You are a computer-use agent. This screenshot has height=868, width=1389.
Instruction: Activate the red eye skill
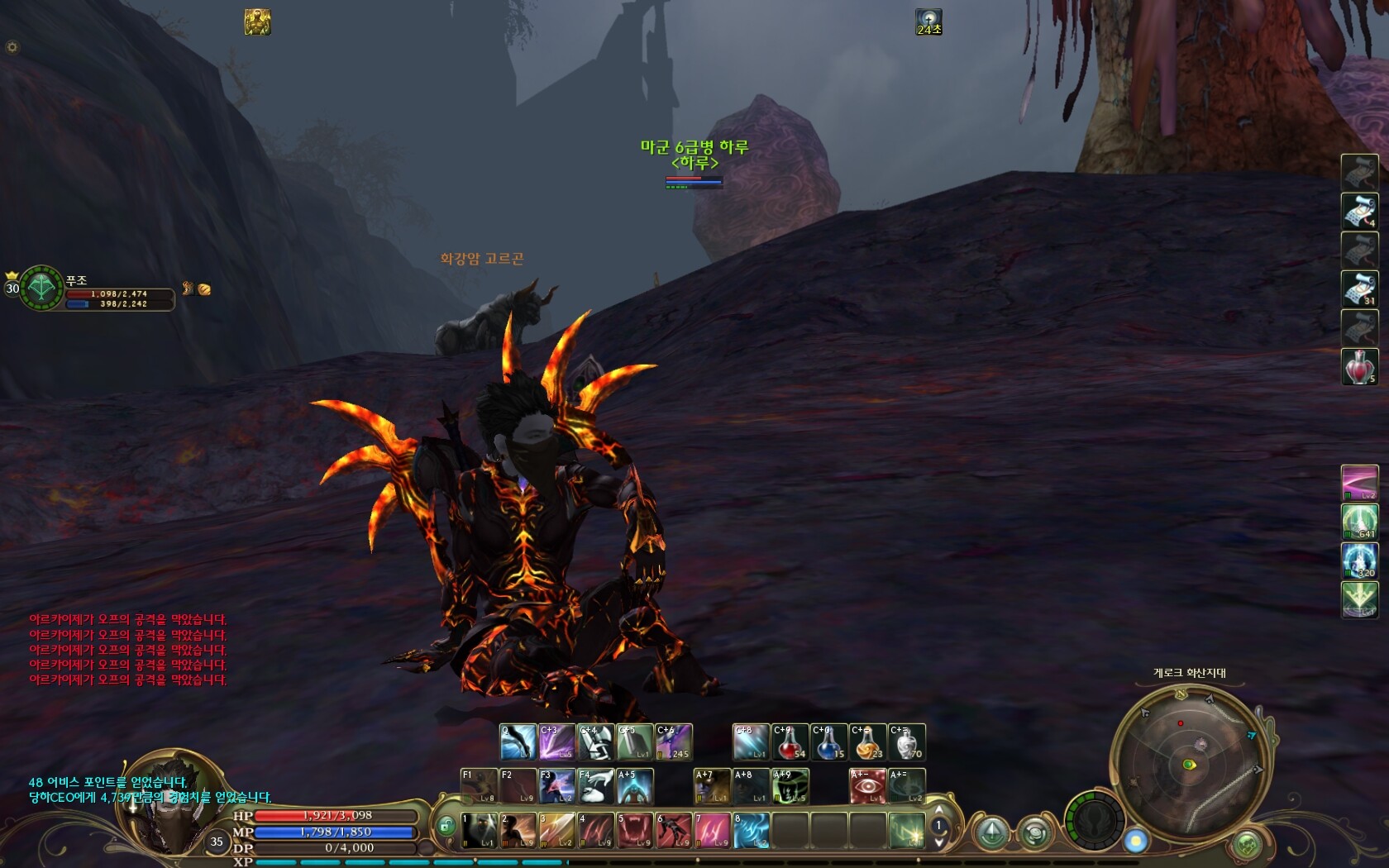point(867,786)
